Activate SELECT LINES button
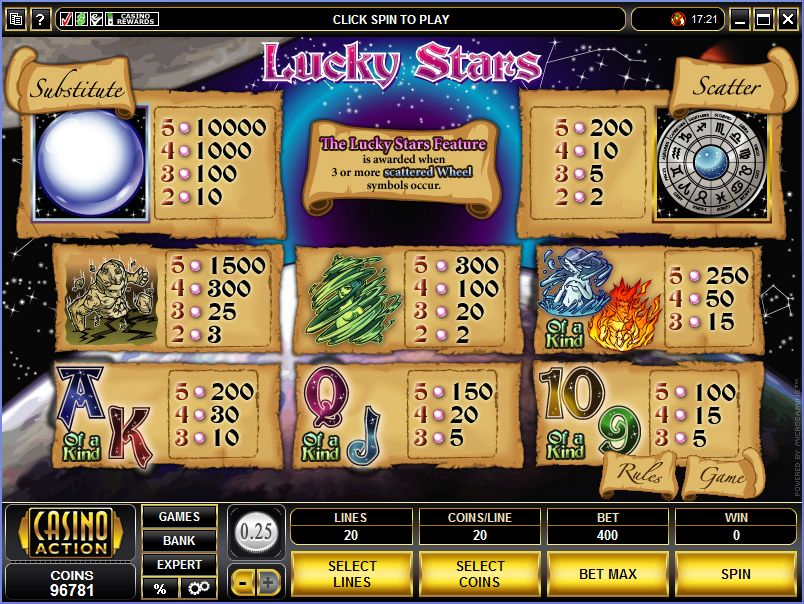The height and width of the screenshot is (604, 804). coord(352,574)
